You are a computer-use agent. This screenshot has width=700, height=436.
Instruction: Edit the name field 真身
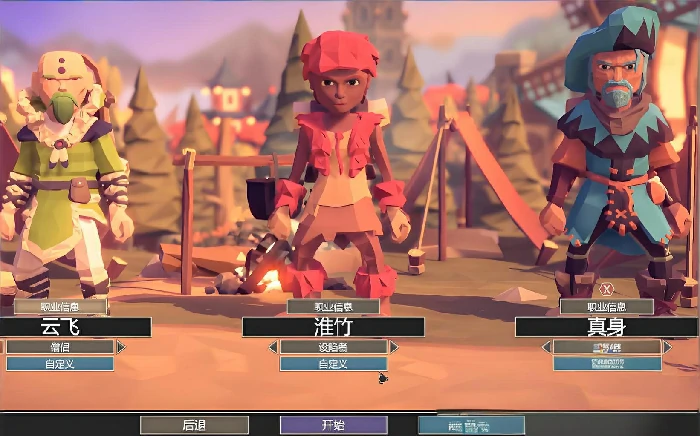coord(606,327)
